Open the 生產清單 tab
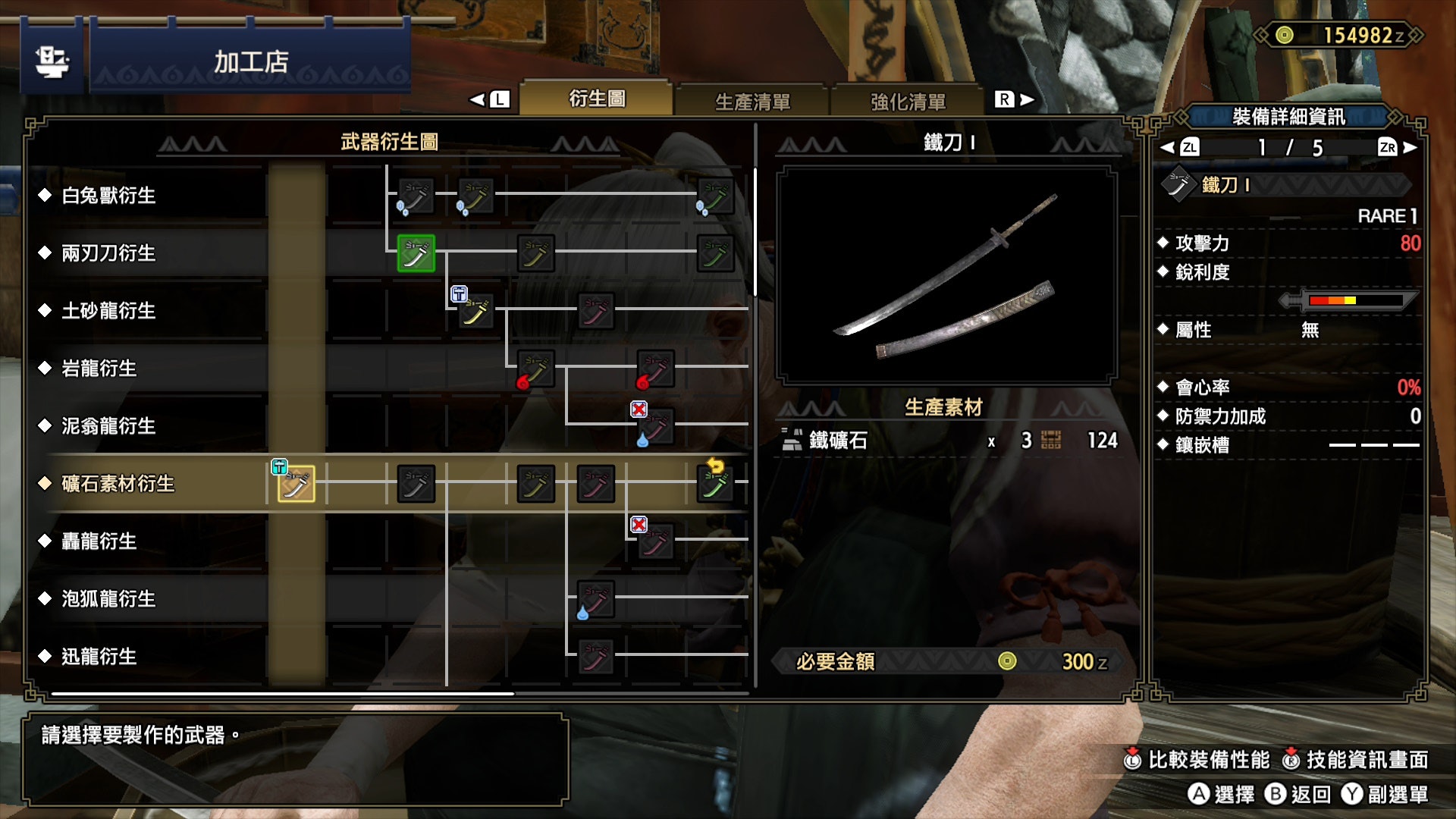This screenshot has height=819, width=1456. pyautogui.click(x=752, y=101)
